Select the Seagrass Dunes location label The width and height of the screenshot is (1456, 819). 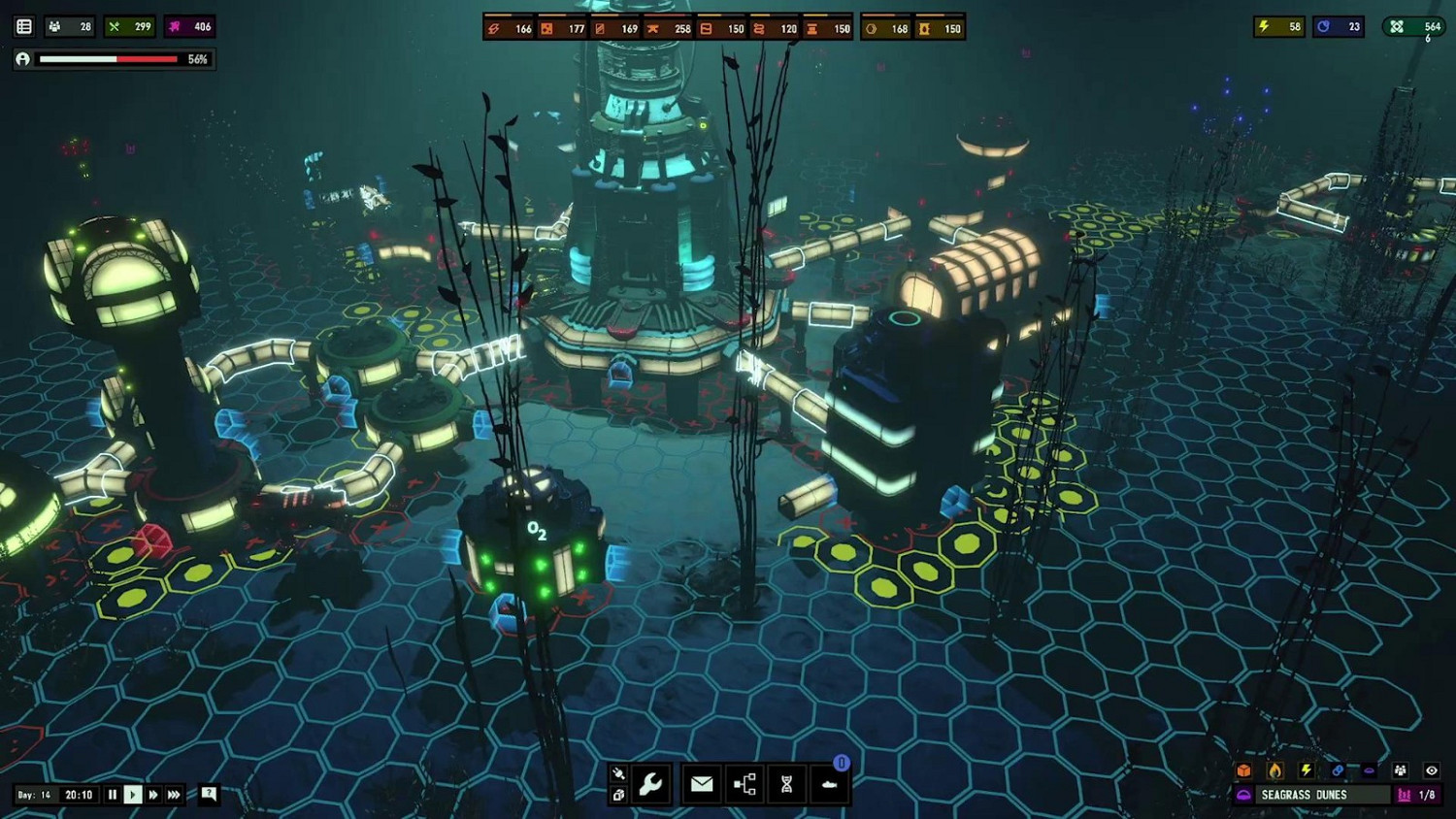pyautogui.click(x=1304, y=795)
